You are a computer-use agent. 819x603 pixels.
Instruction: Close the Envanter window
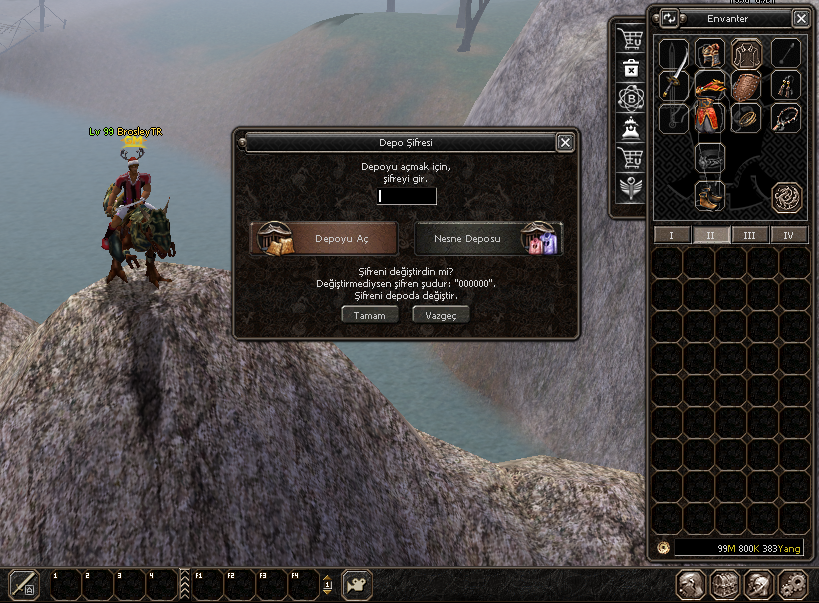[x=801, y=18]
